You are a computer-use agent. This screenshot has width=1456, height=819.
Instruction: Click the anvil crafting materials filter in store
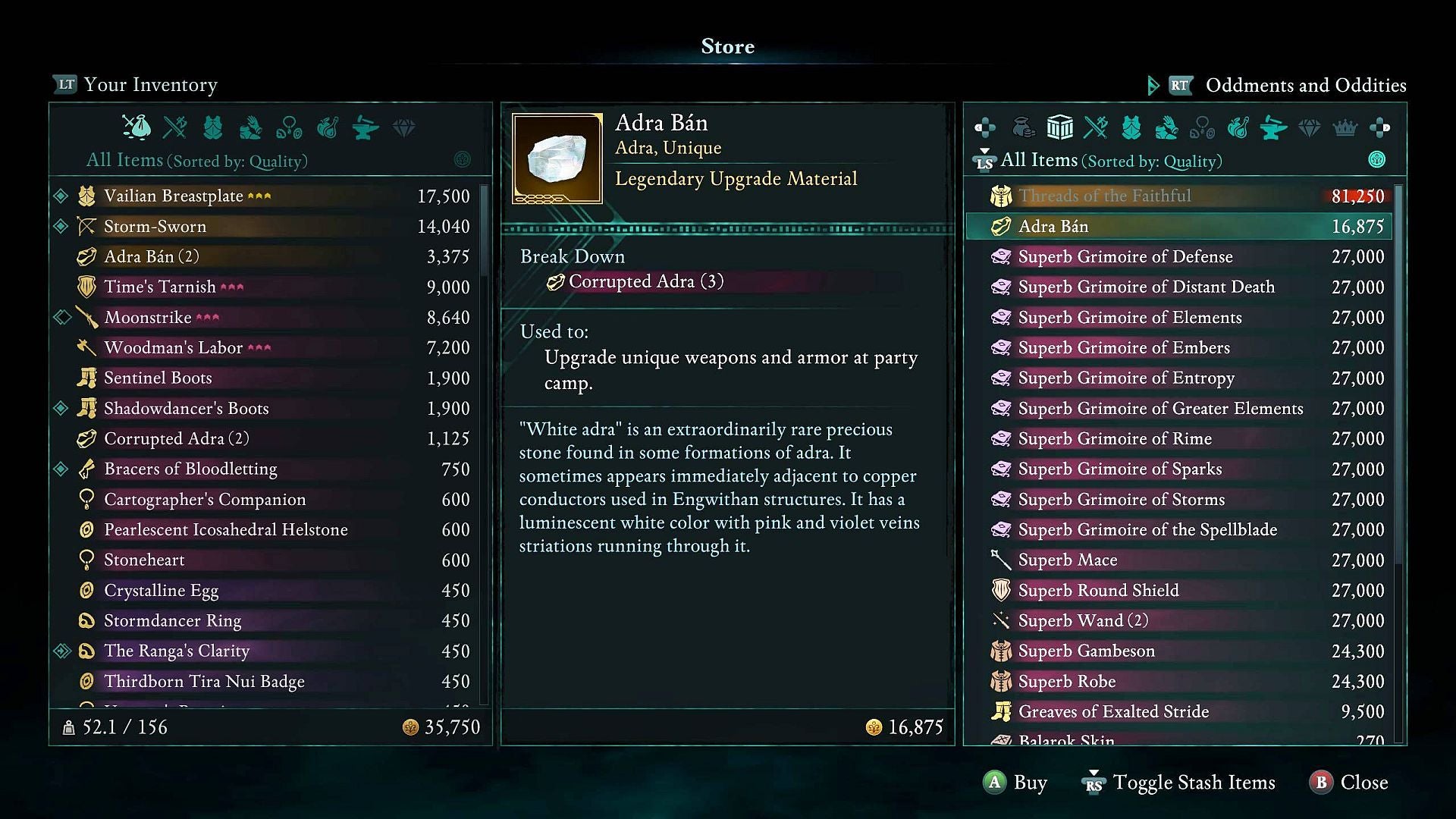pos(1274,129)
